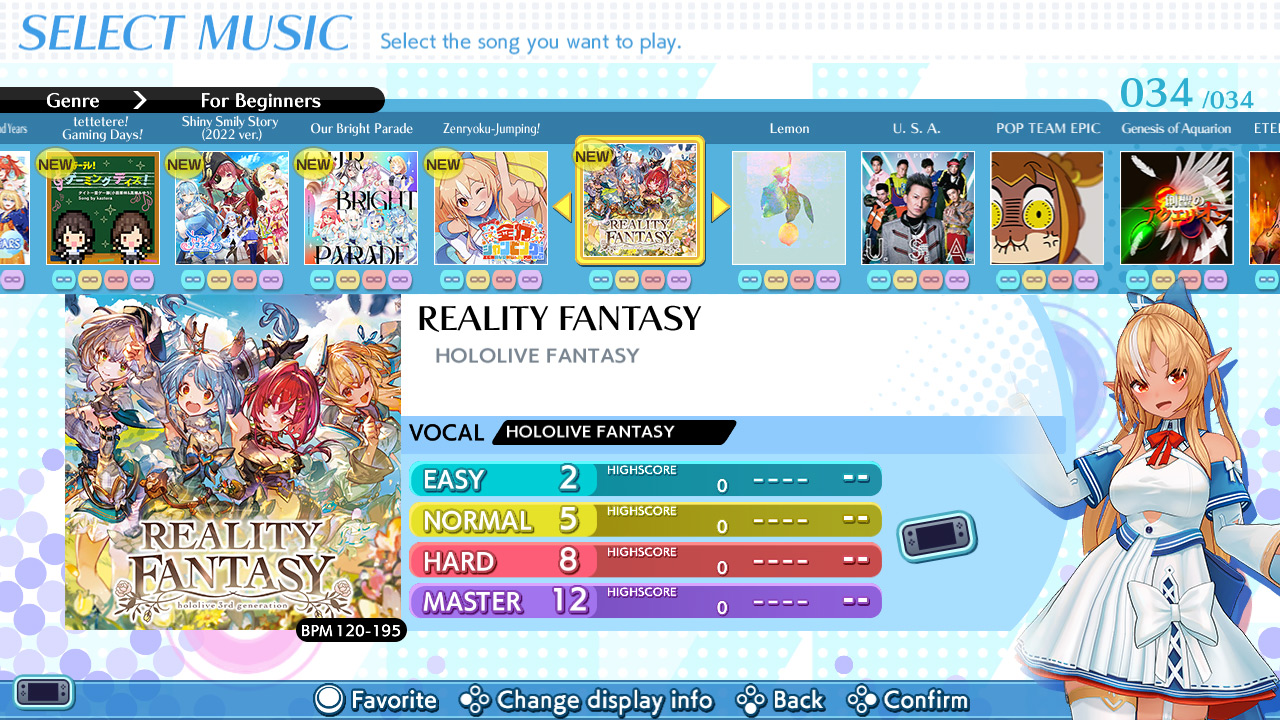This screenshot has height=720, width=1280.
Task: Select the U.S.A. song thumbnail
Action: [x=917, y=207]
